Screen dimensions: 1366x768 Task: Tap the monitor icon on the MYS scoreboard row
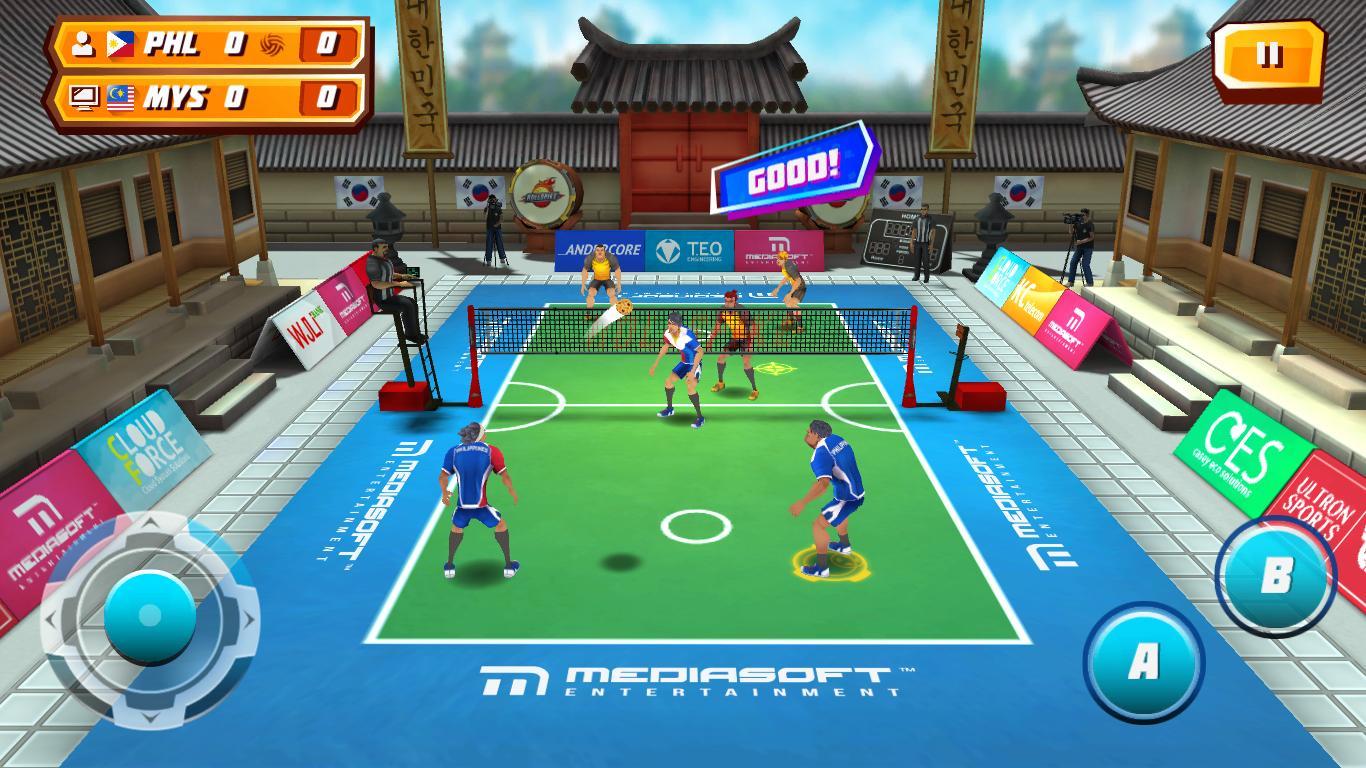tap(84, 98)
